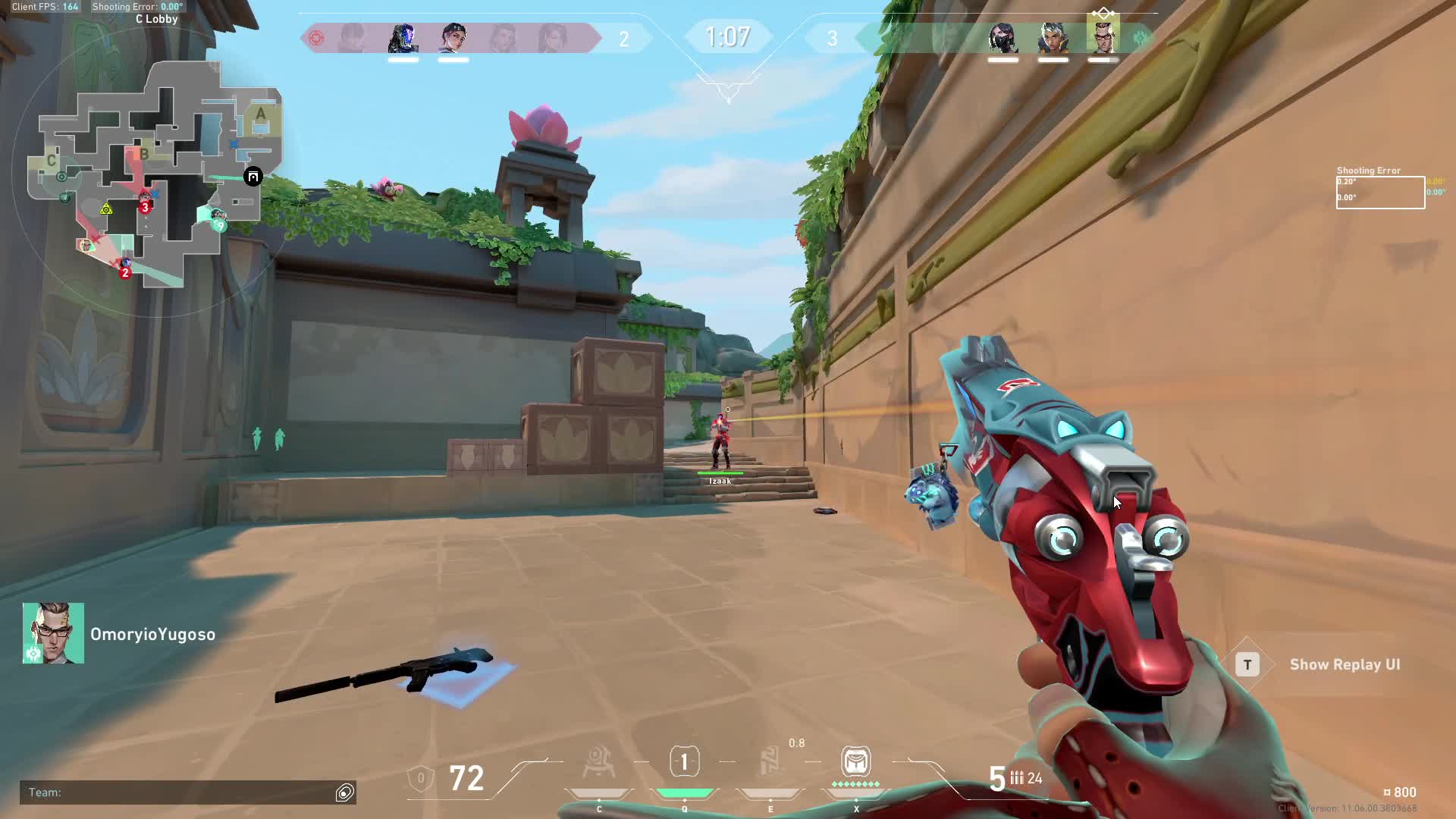This screenshot has height=819, width=1456.
Task: Select the masked dark-haired agent portrait
Action: pyautogui.click(x=1003, y=38)
